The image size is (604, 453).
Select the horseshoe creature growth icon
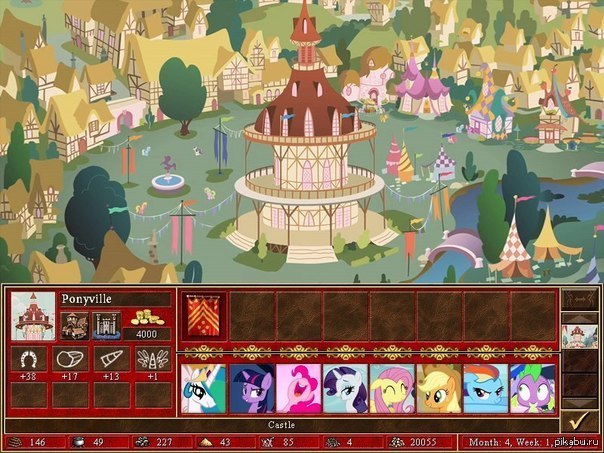pyautogui.click(x=28, y=360)
